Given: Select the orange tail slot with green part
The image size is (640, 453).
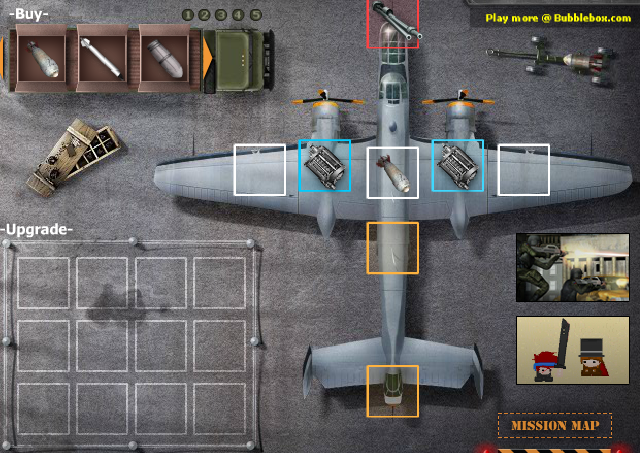Looking at the screenshot, I should pos(392,390).
